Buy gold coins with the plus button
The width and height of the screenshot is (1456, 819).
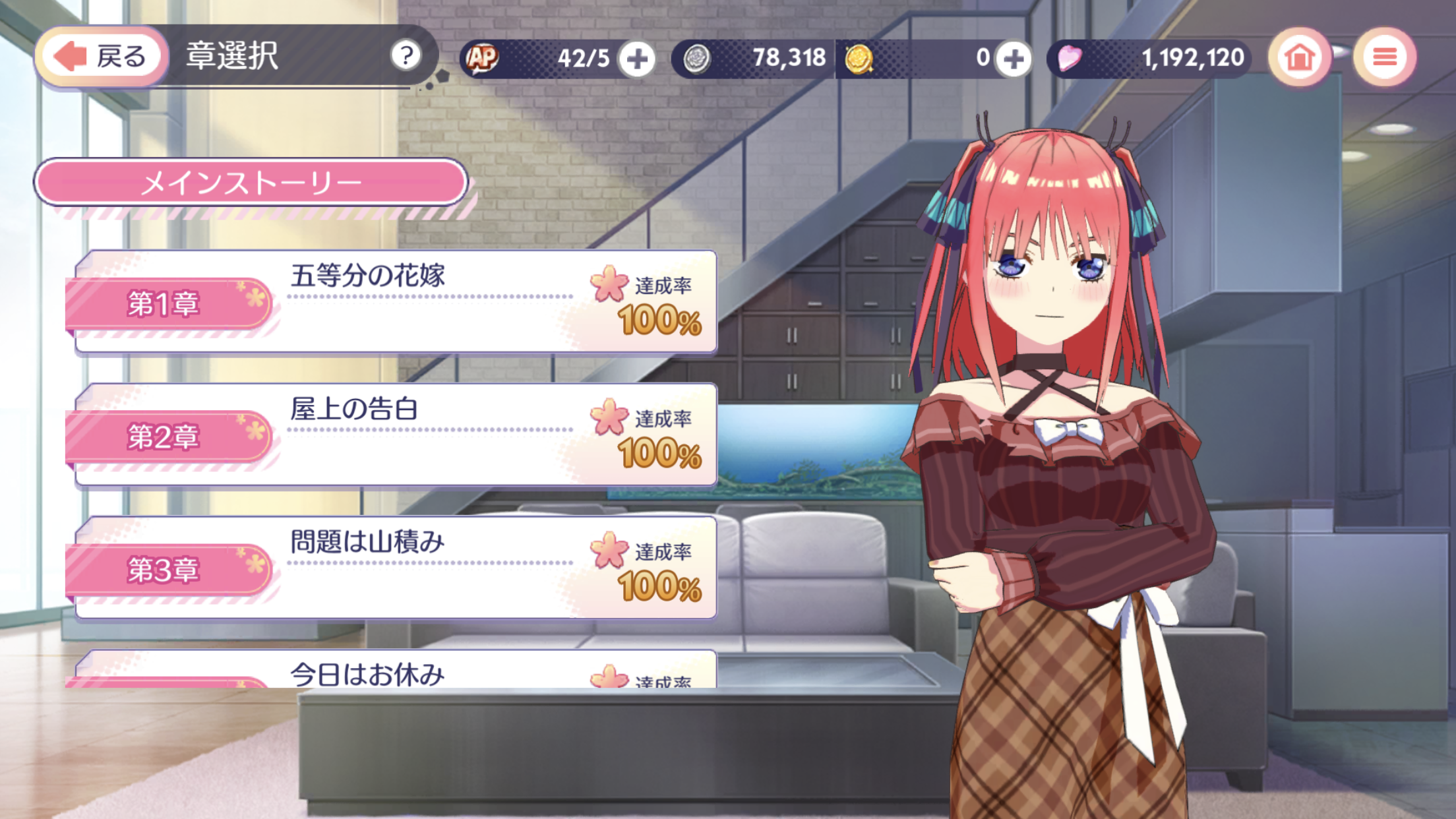coord(1014,58)
